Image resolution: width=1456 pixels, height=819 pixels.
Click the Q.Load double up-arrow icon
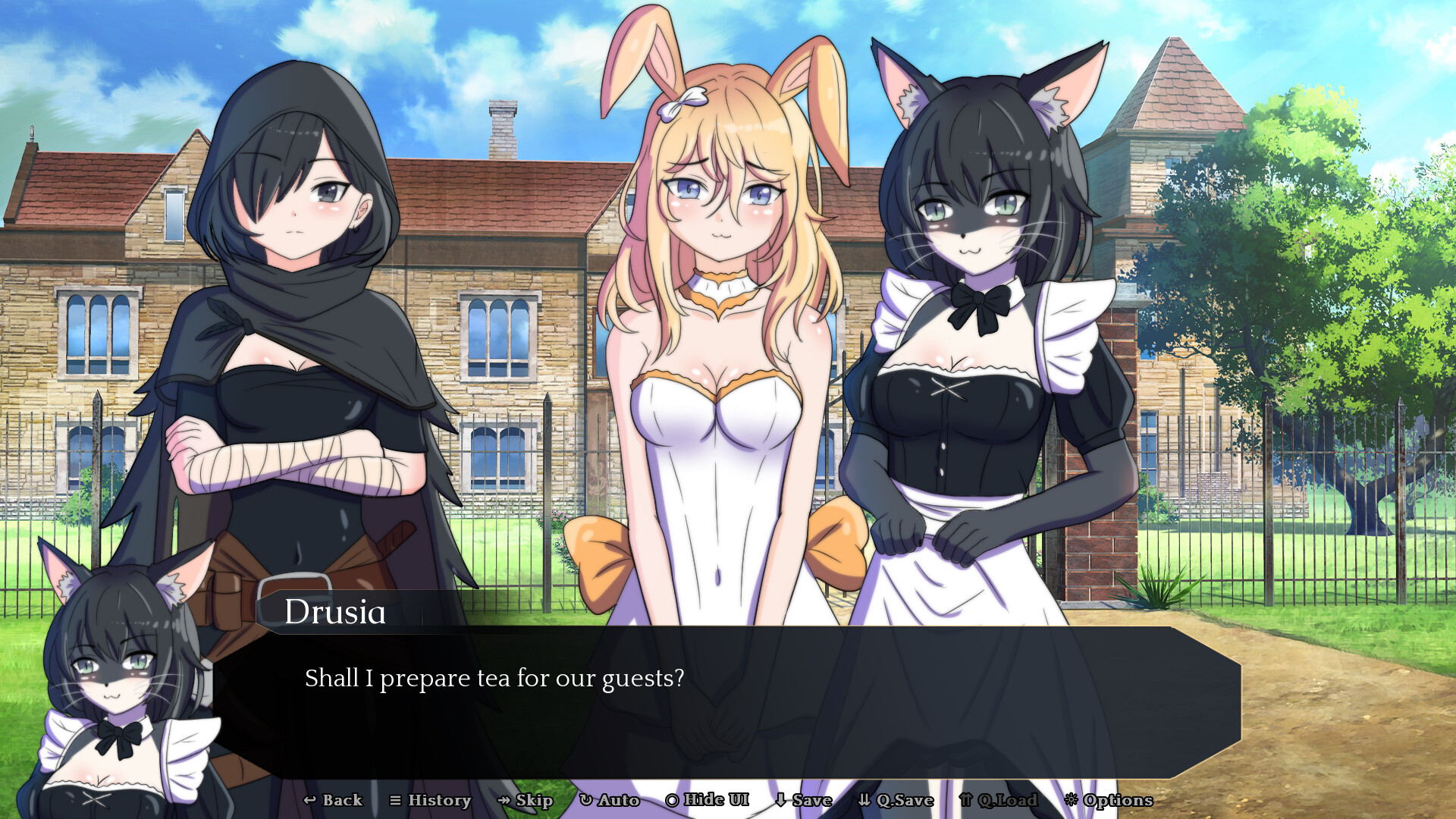[966, 800]
